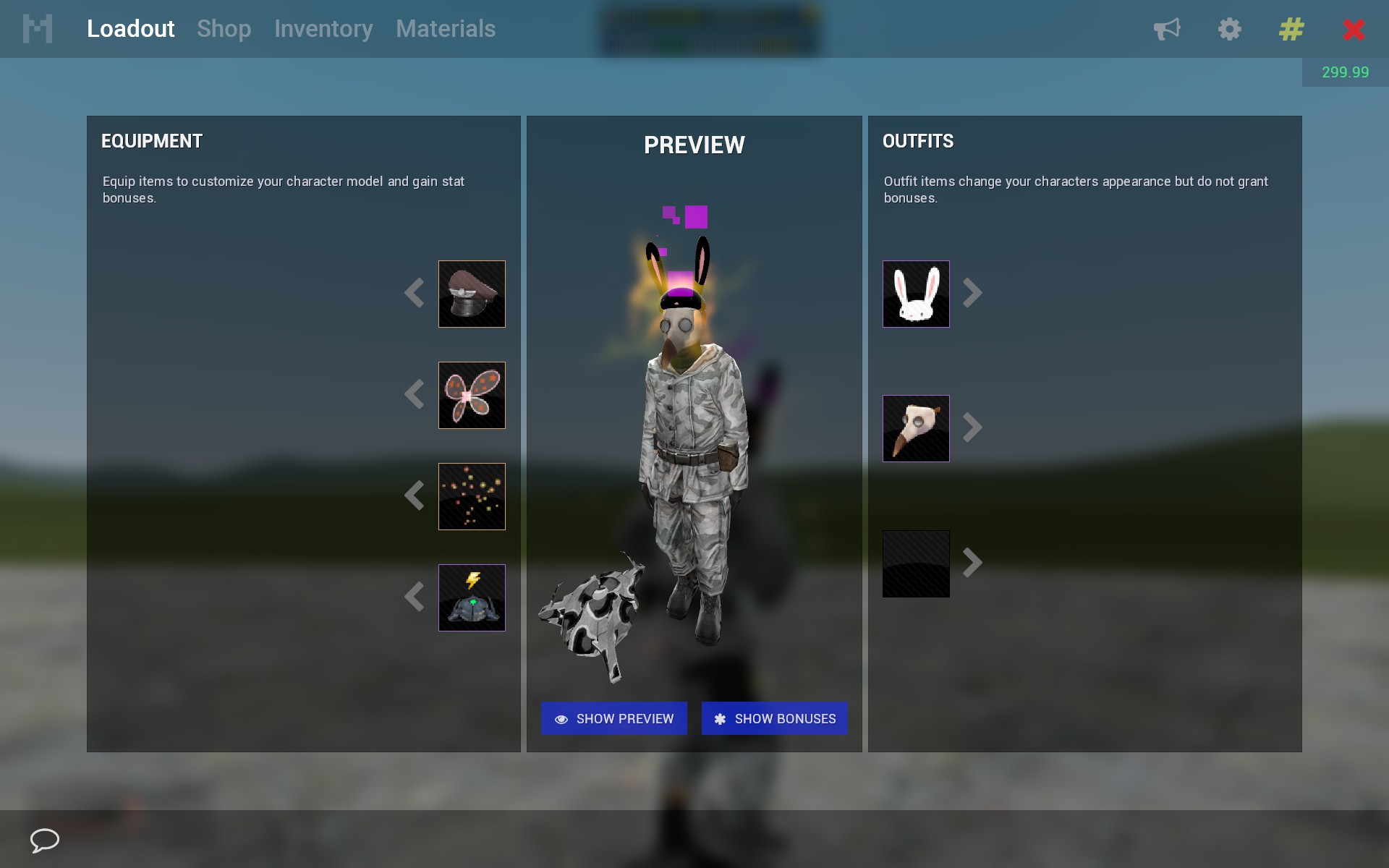Select the butterfly wings equipment icon

pos(472,395)
